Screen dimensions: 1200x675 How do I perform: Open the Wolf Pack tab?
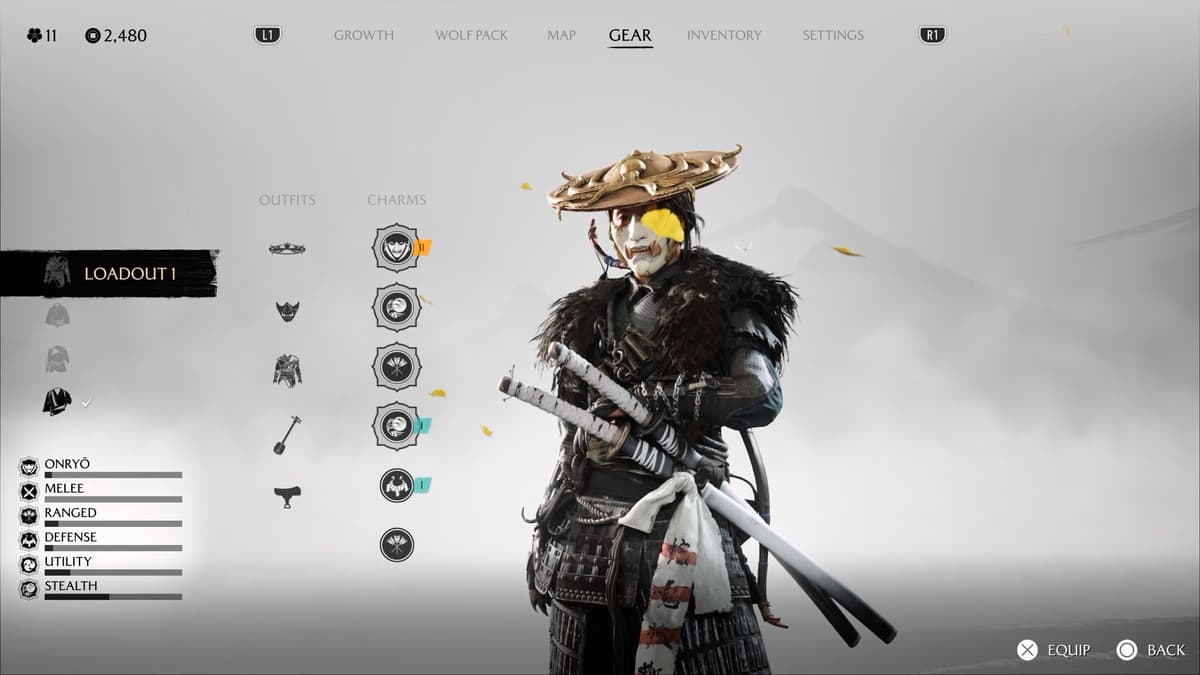pos(471,35)
